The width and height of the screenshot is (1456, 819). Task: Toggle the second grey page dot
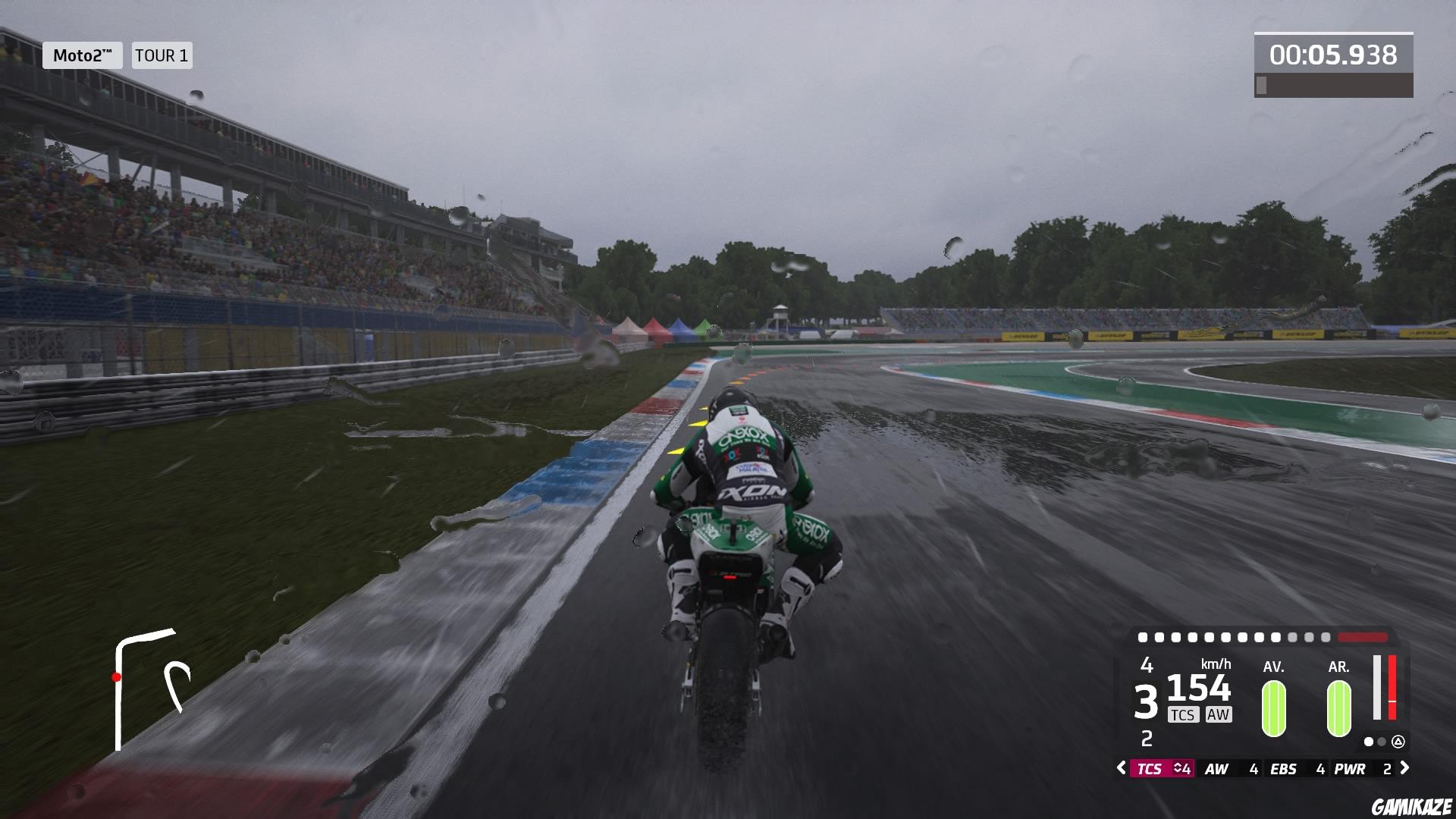click(1382, 742)
